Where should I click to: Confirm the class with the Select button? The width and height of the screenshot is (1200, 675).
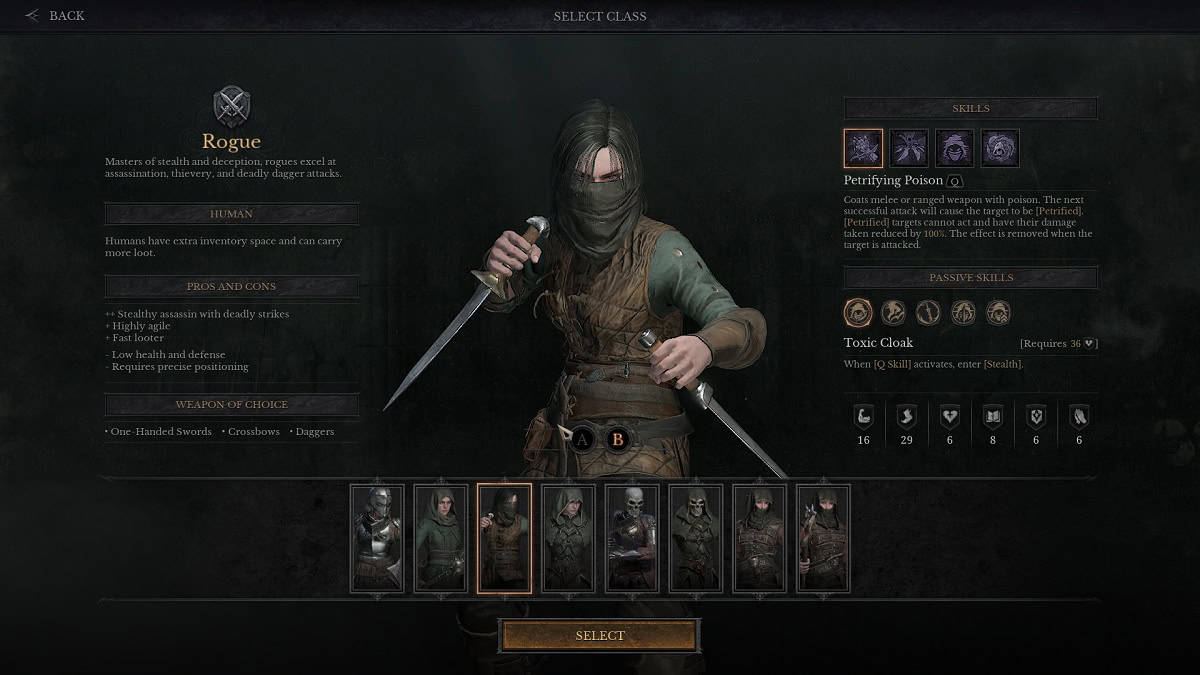coord(599,636)
